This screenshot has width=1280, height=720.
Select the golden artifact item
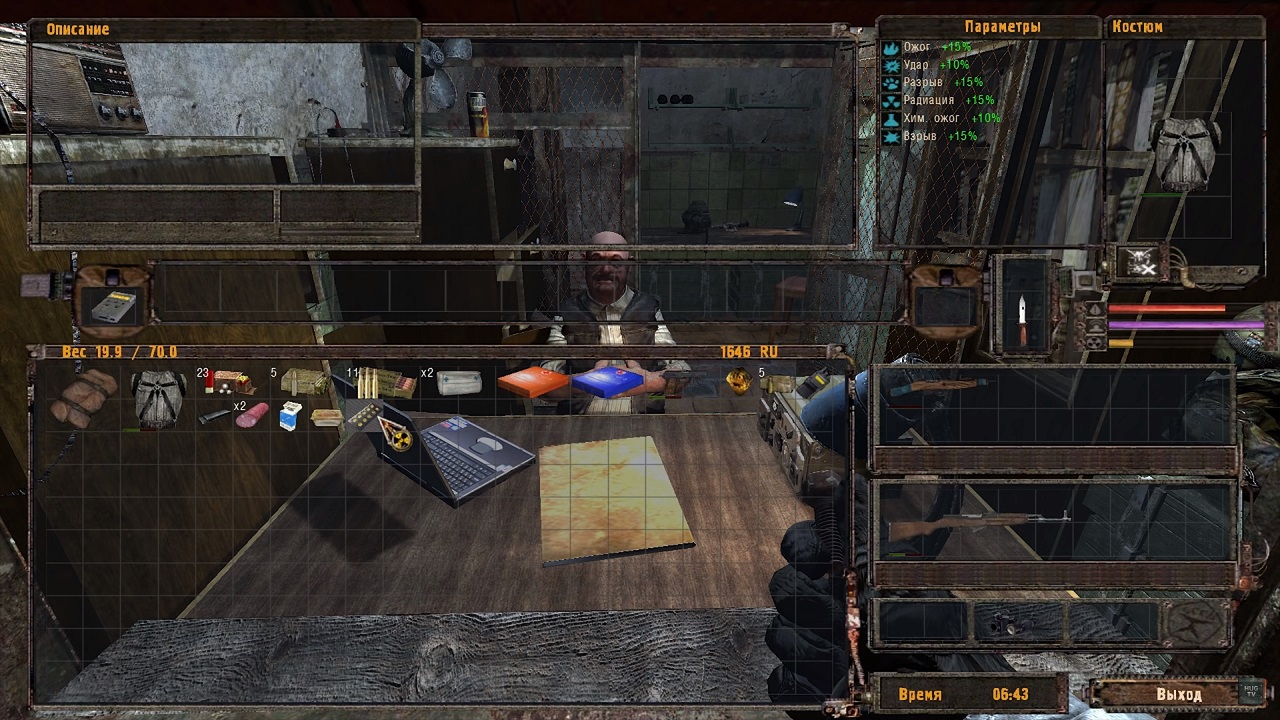point(738,381)
